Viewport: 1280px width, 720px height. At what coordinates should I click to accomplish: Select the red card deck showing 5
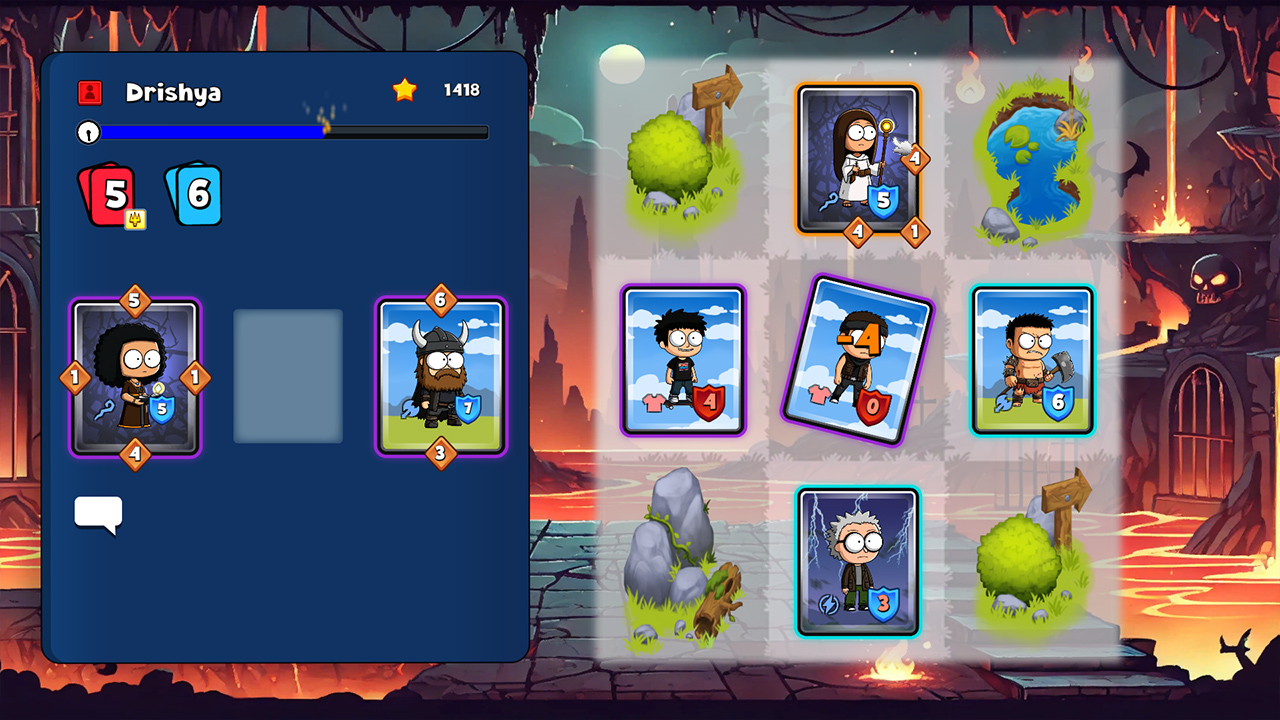[107, 195]
